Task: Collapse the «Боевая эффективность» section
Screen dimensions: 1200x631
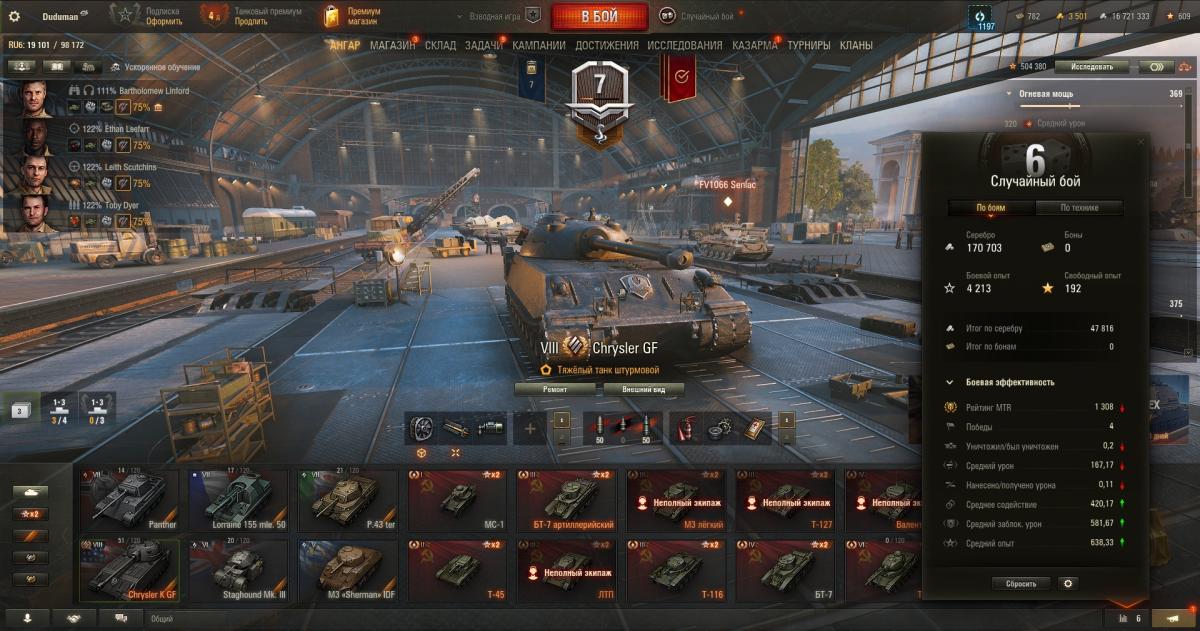Action: 948,382
